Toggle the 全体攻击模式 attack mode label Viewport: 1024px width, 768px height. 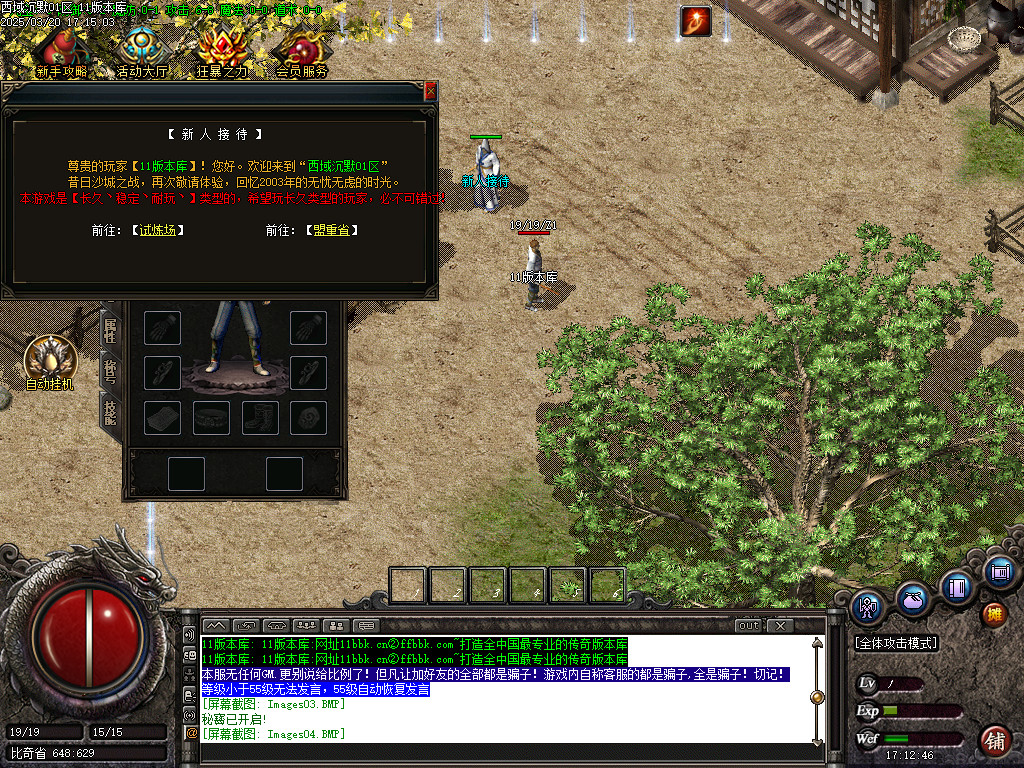895,643
